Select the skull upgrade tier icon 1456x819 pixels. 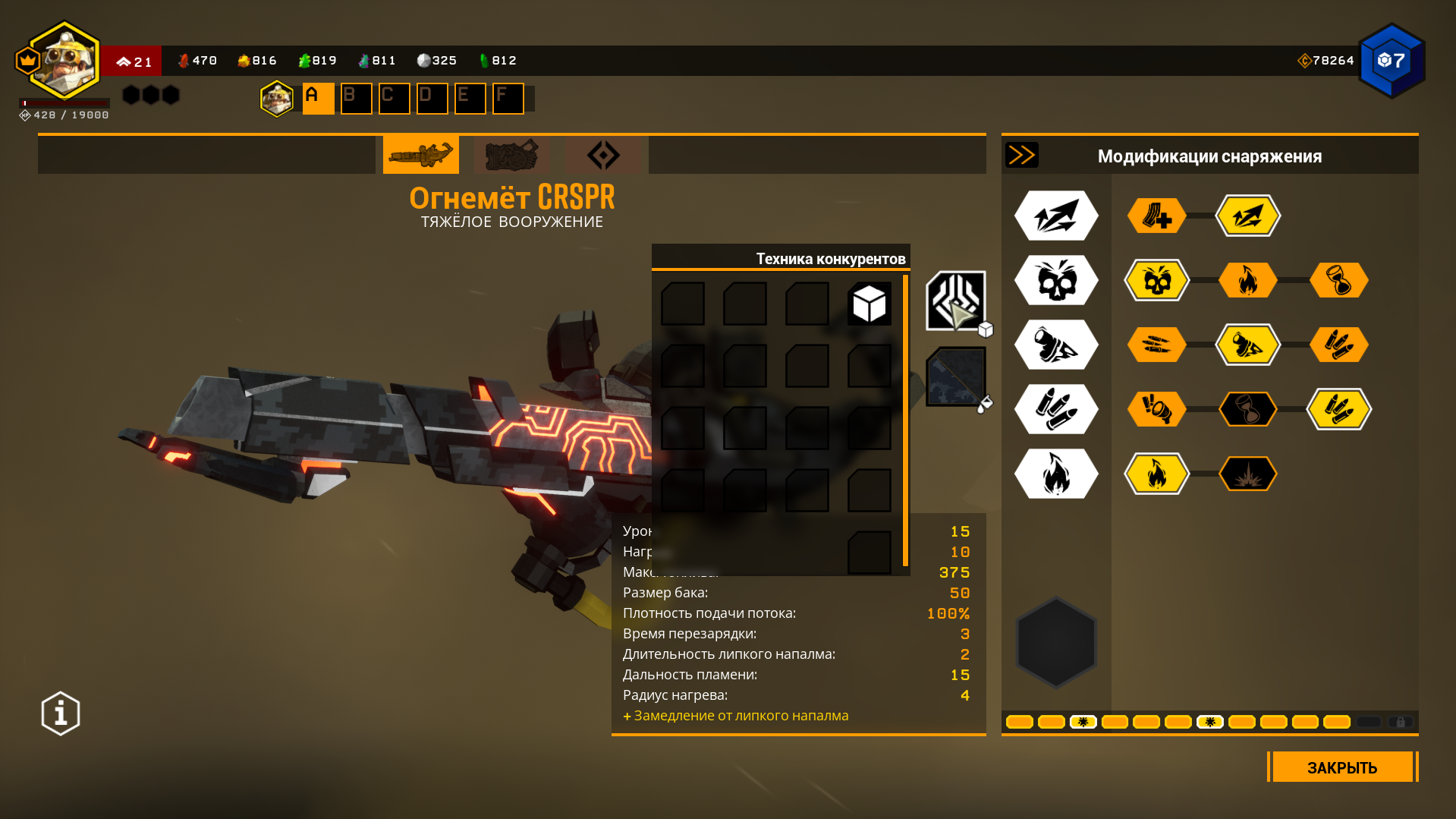click(x=1056, y=280)
